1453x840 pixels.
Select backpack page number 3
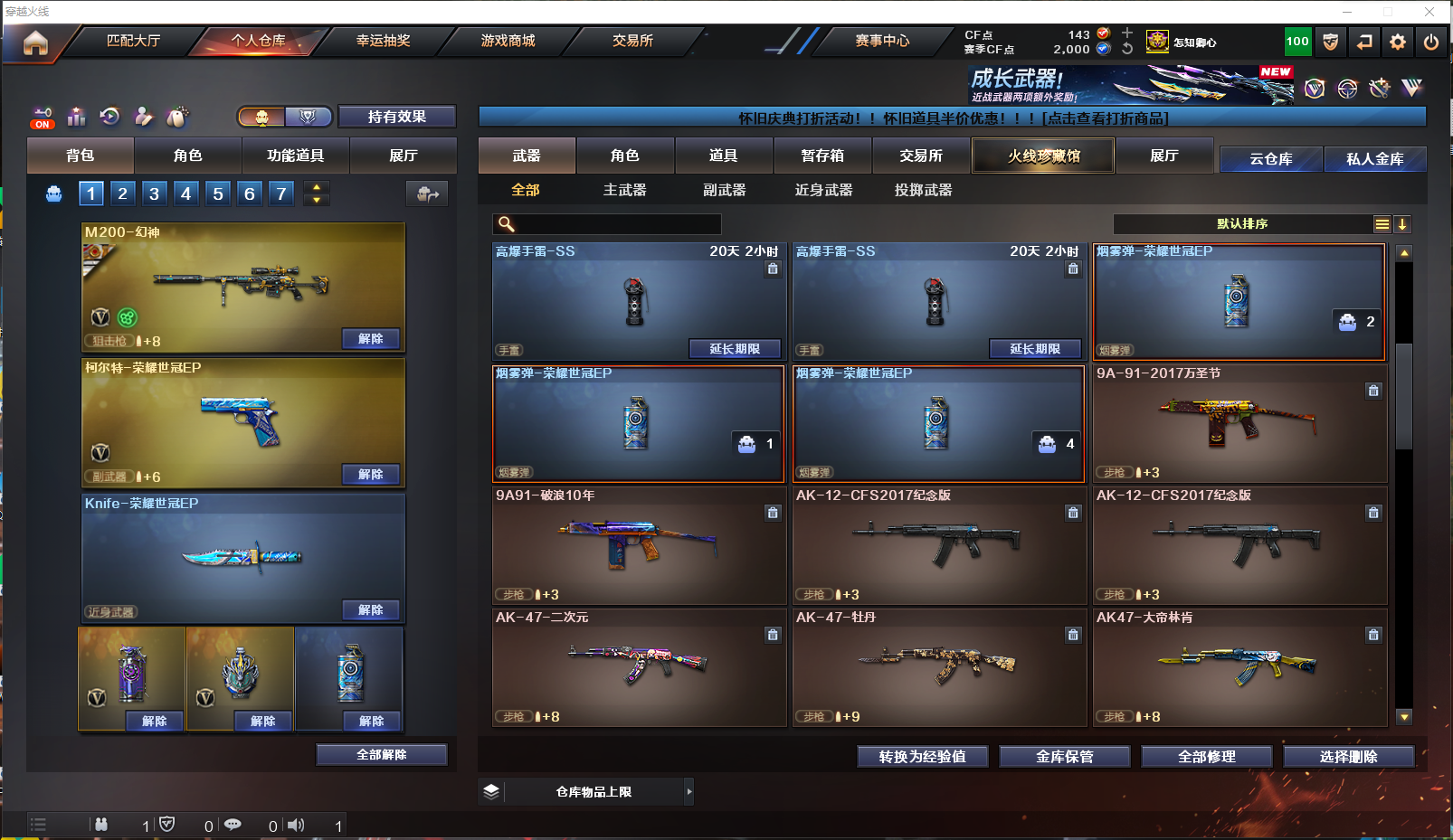155,193
